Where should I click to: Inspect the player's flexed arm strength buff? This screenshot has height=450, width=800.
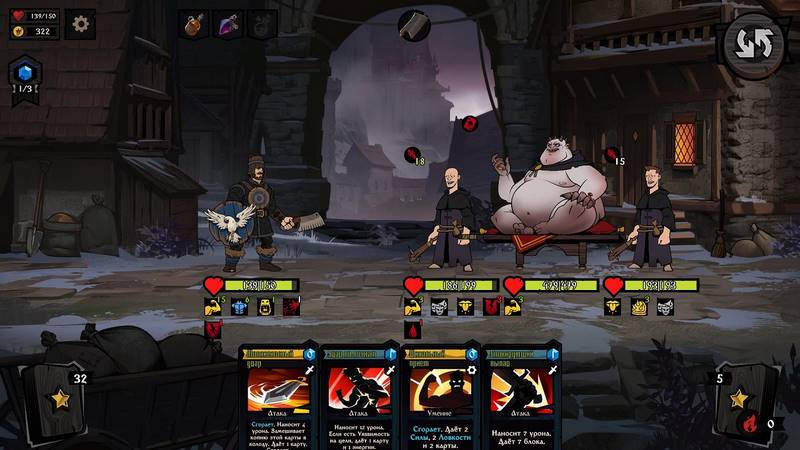point(213,307)
